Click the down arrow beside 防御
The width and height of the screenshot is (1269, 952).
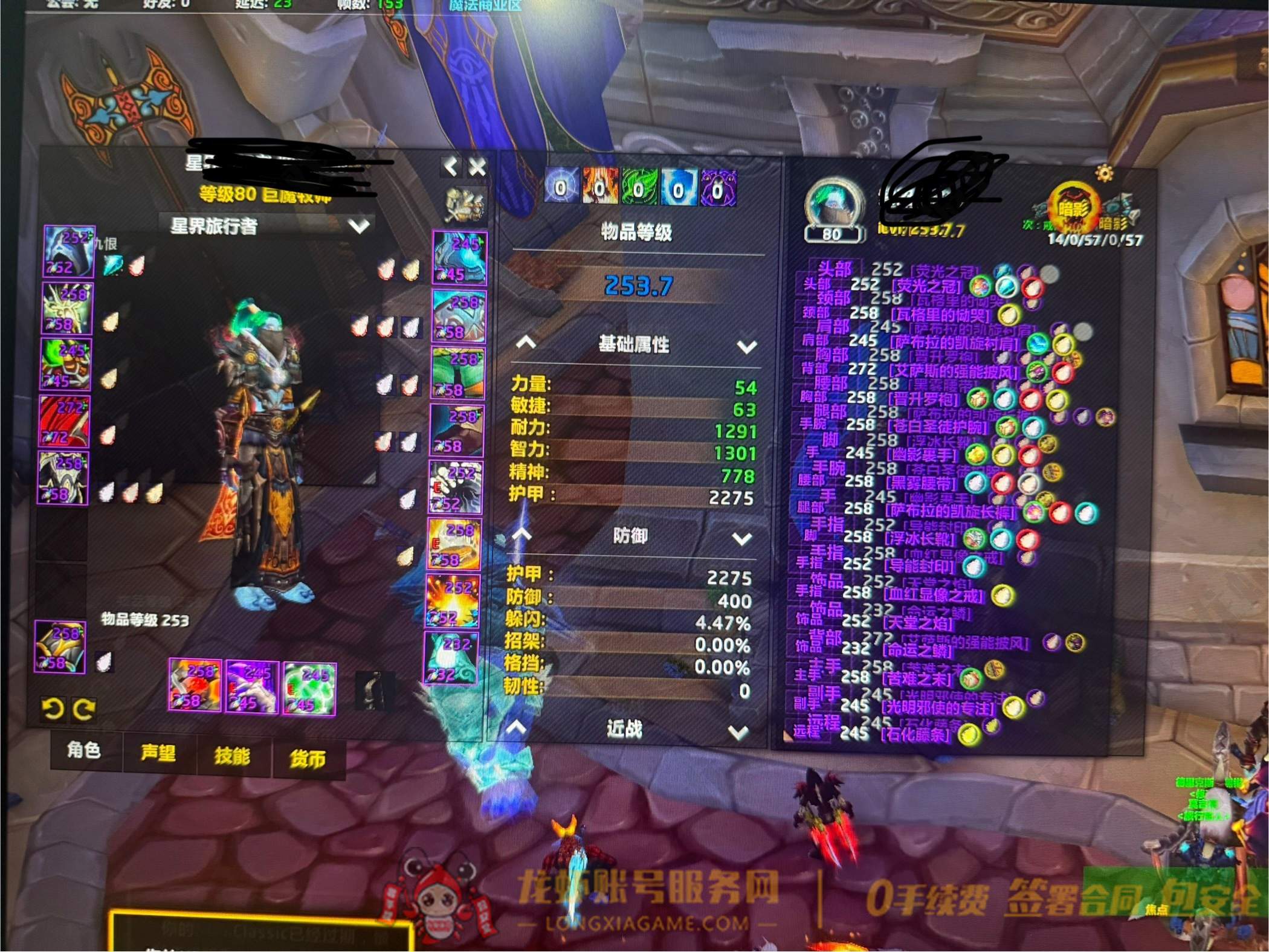(x=741, y=539)
